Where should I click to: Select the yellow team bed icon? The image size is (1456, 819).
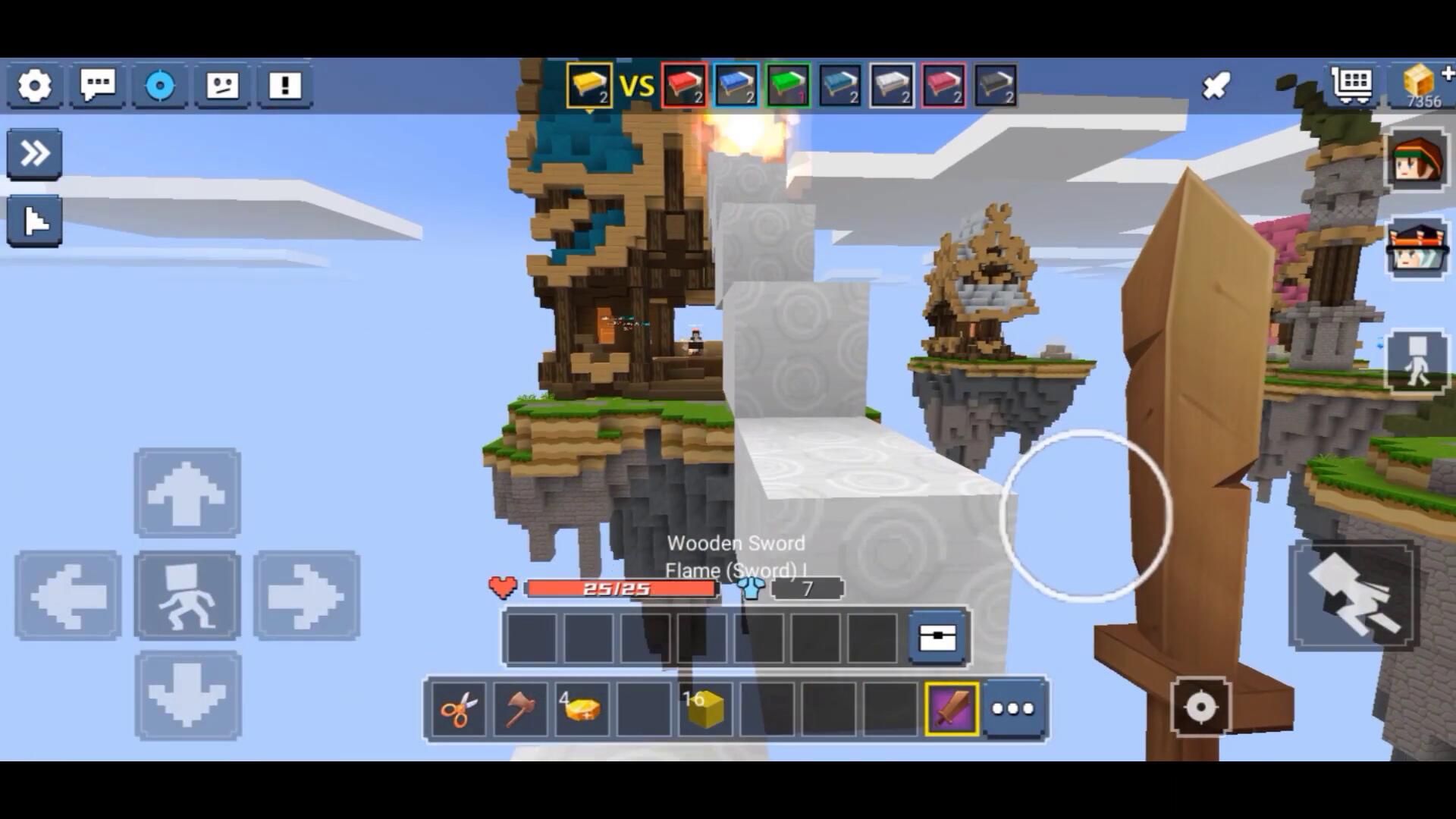(x=589, y=85)
